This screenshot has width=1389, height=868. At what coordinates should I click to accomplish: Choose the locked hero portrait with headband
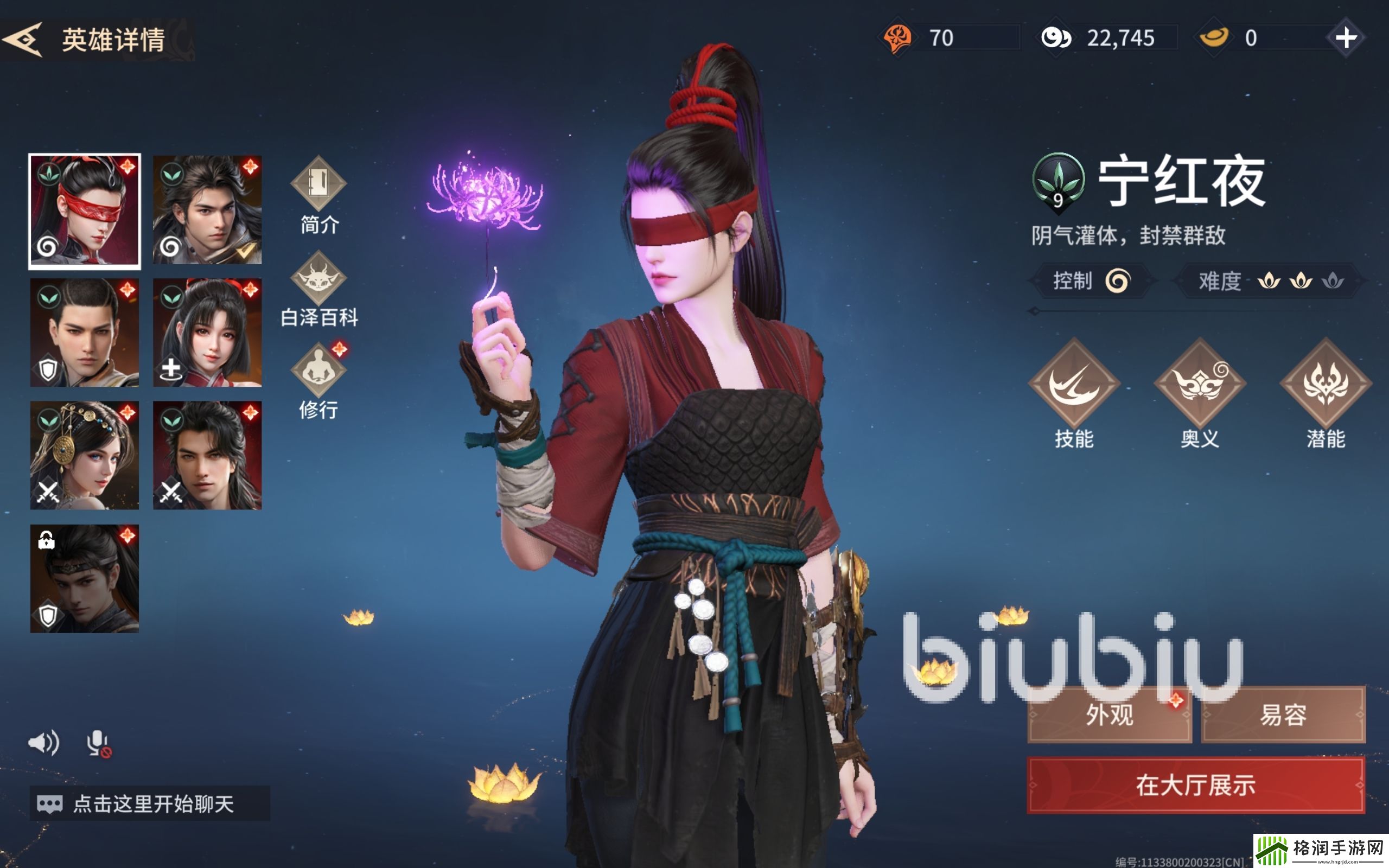point(85,578)
